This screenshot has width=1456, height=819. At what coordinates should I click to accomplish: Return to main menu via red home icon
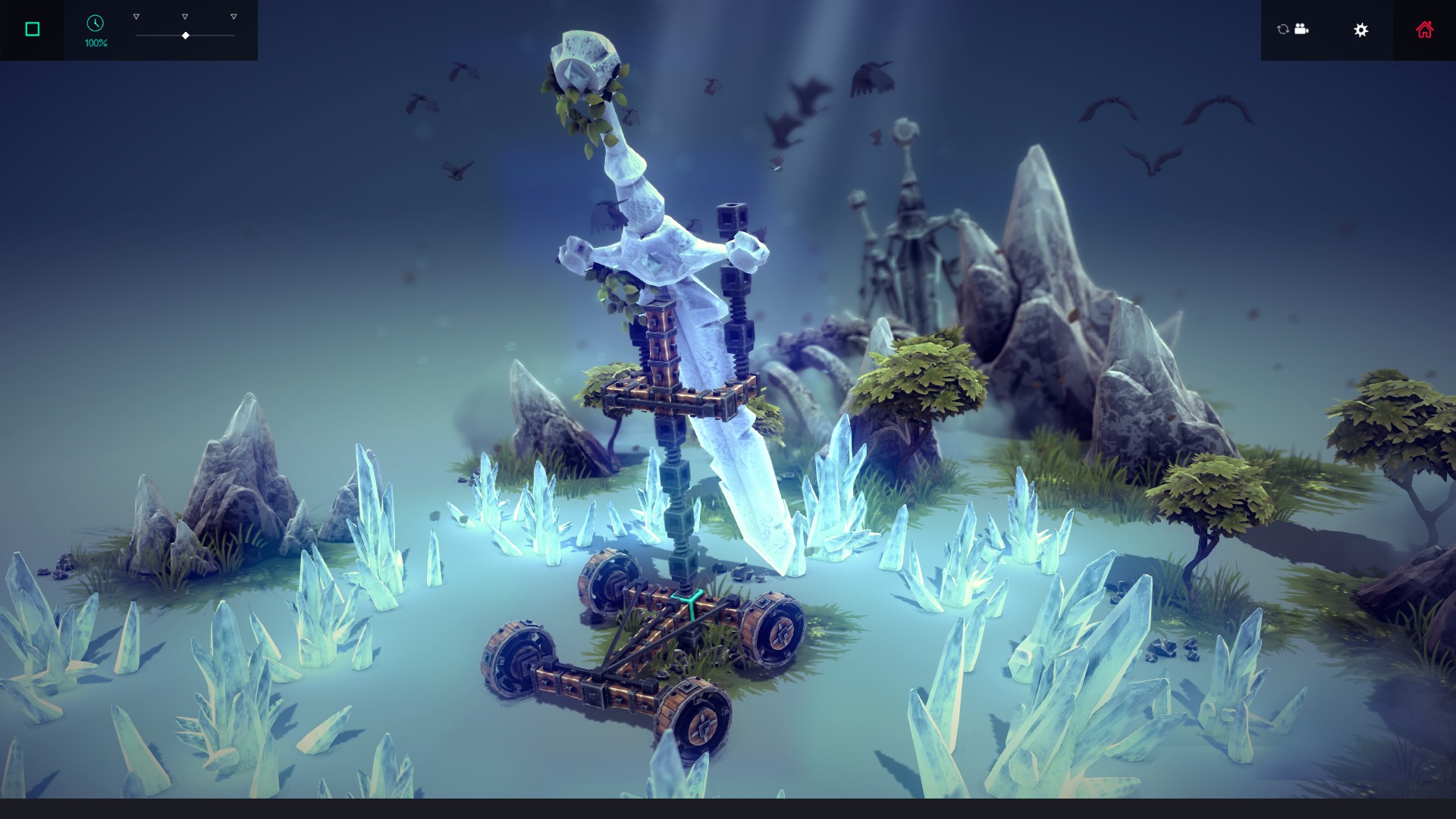[x=1424, y=29]
